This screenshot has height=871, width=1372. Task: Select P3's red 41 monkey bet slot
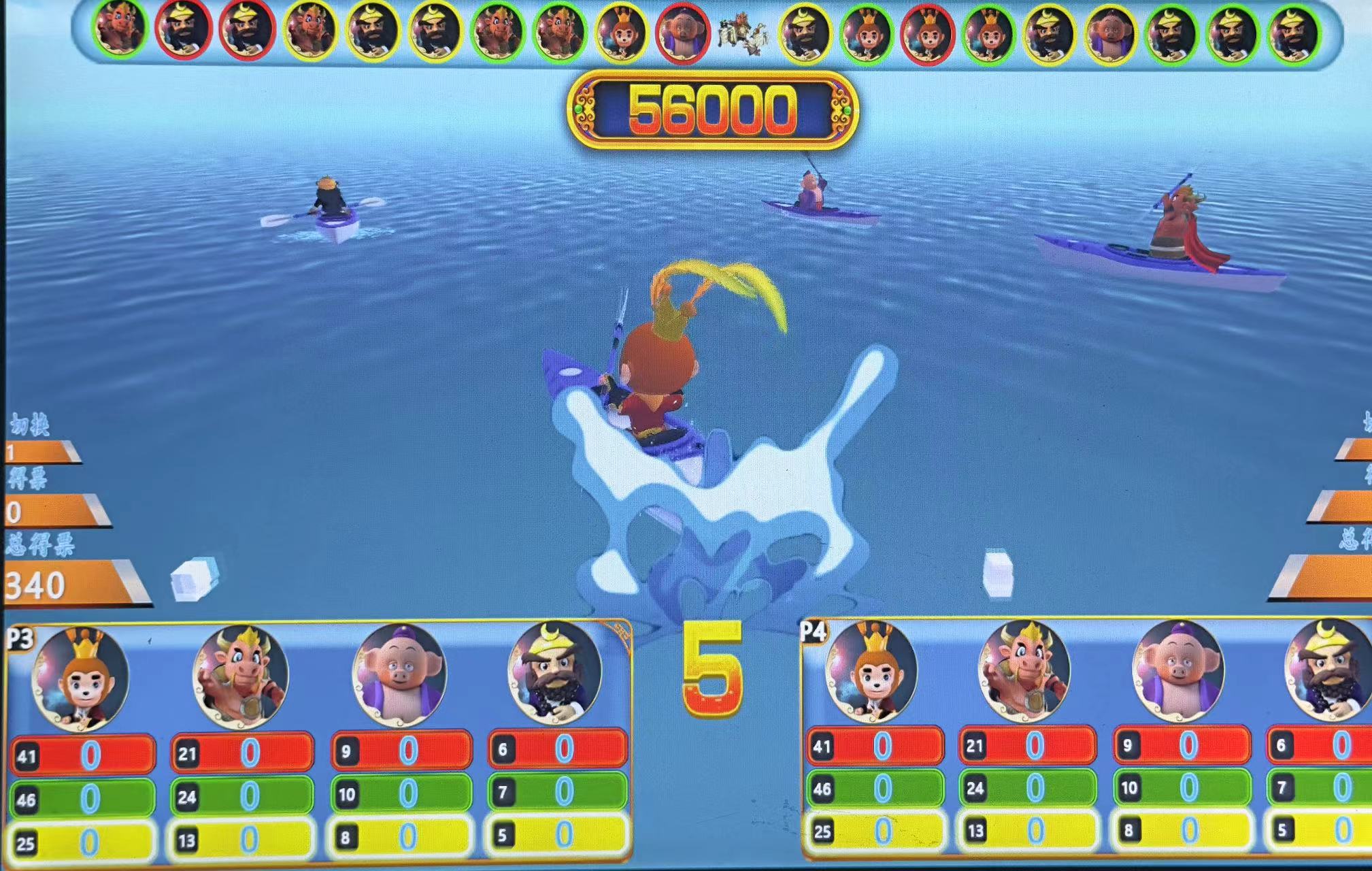[x=83, y=755]
